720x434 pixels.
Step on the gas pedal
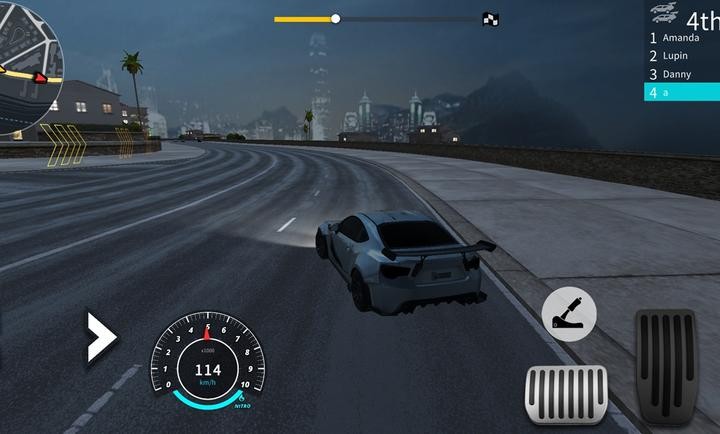coord(666,366)
